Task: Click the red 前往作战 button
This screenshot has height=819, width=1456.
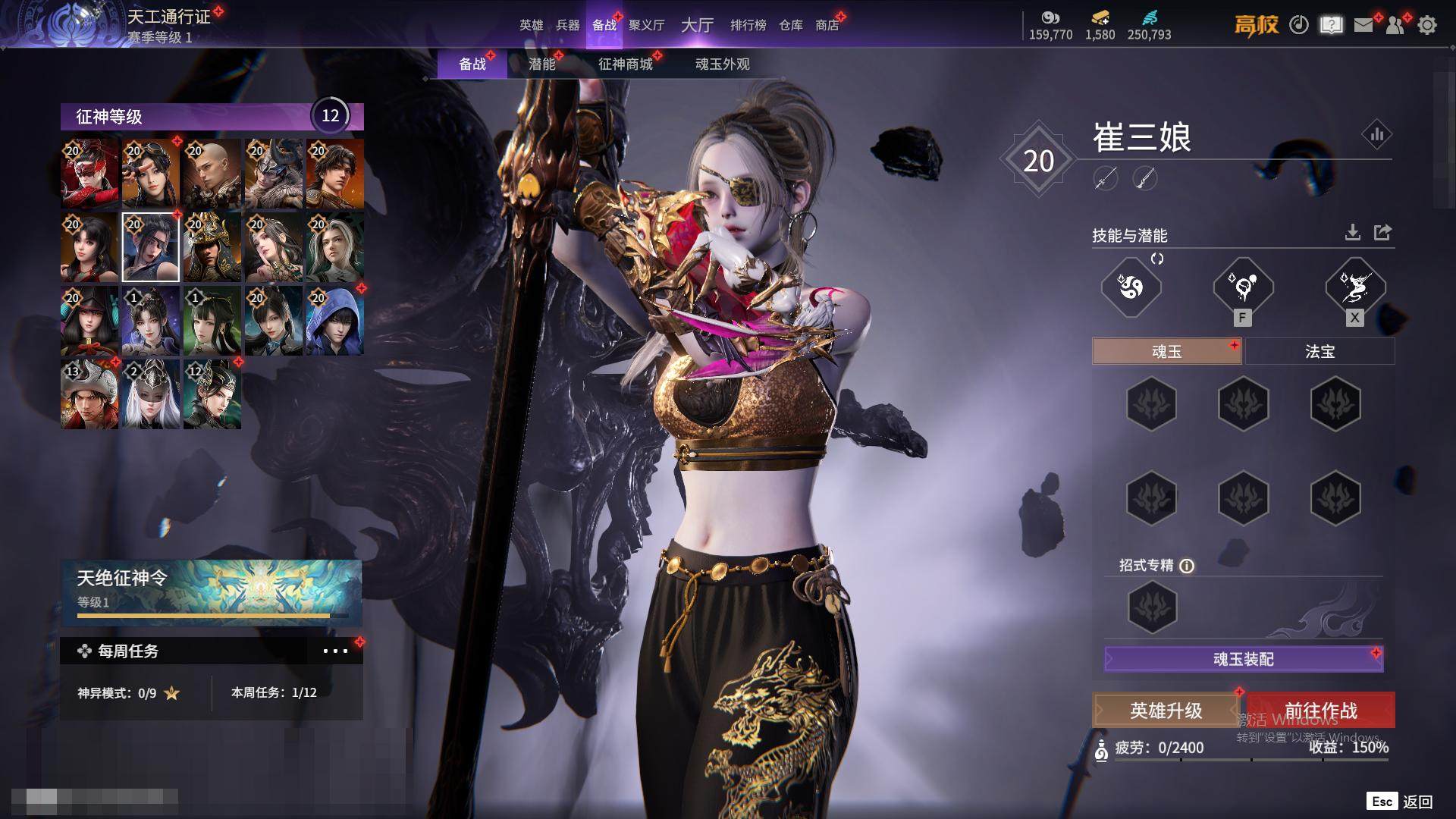Action: tap(1320, 711)
